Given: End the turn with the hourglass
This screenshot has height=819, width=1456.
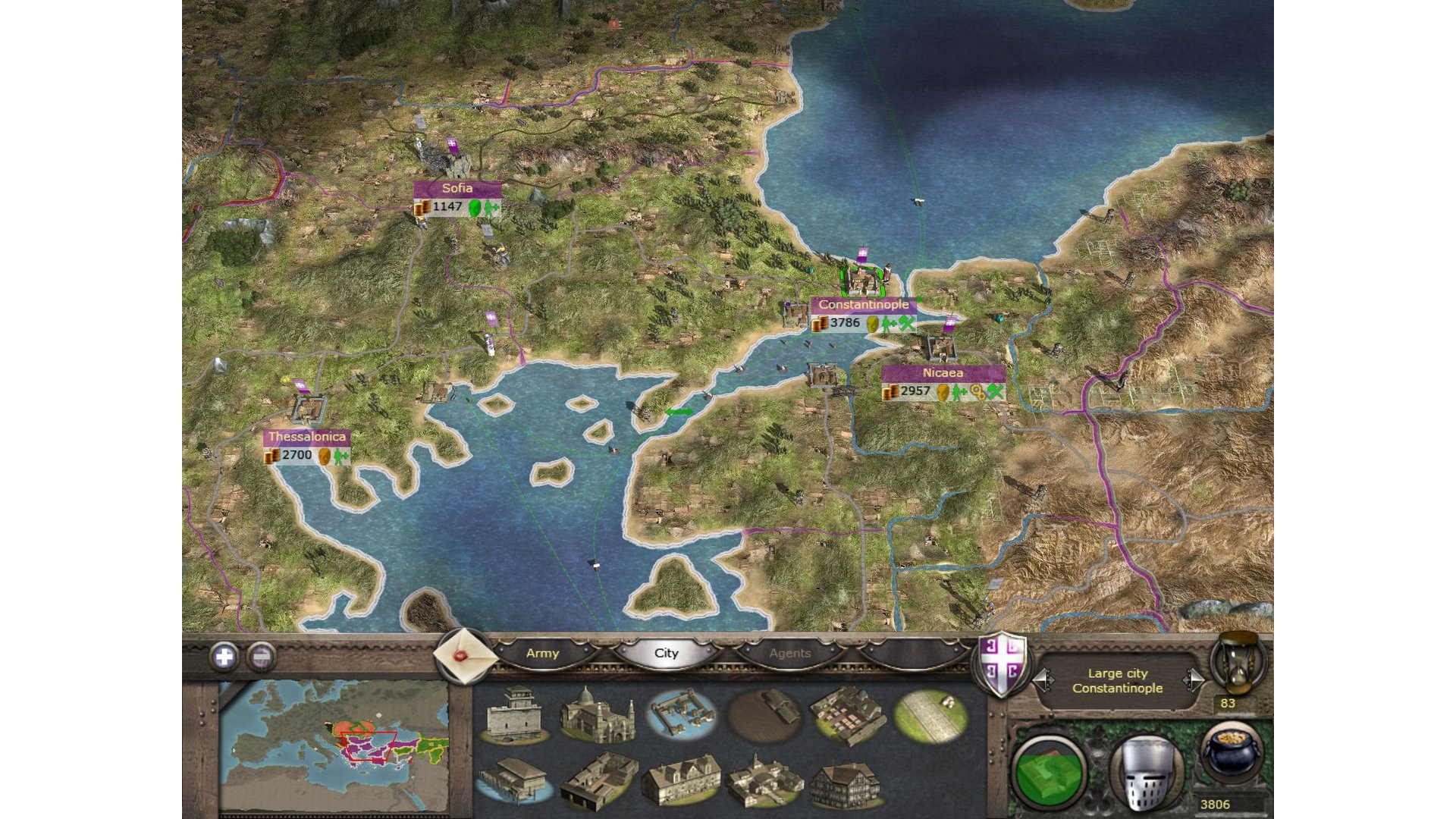Looking at the screenshot, I should coord(1238,661).
